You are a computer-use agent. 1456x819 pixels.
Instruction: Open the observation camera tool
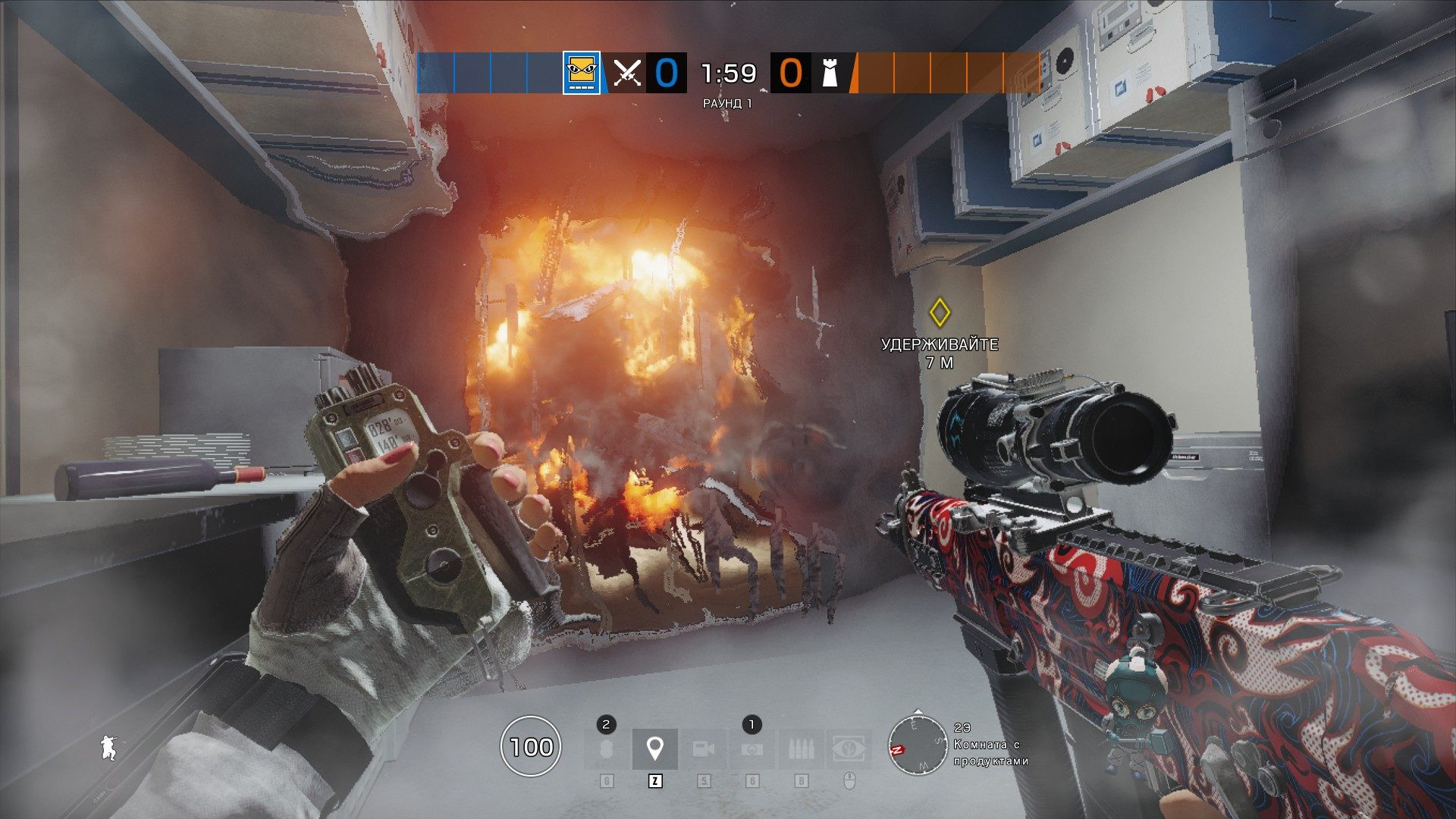click(x=704, y=749)
